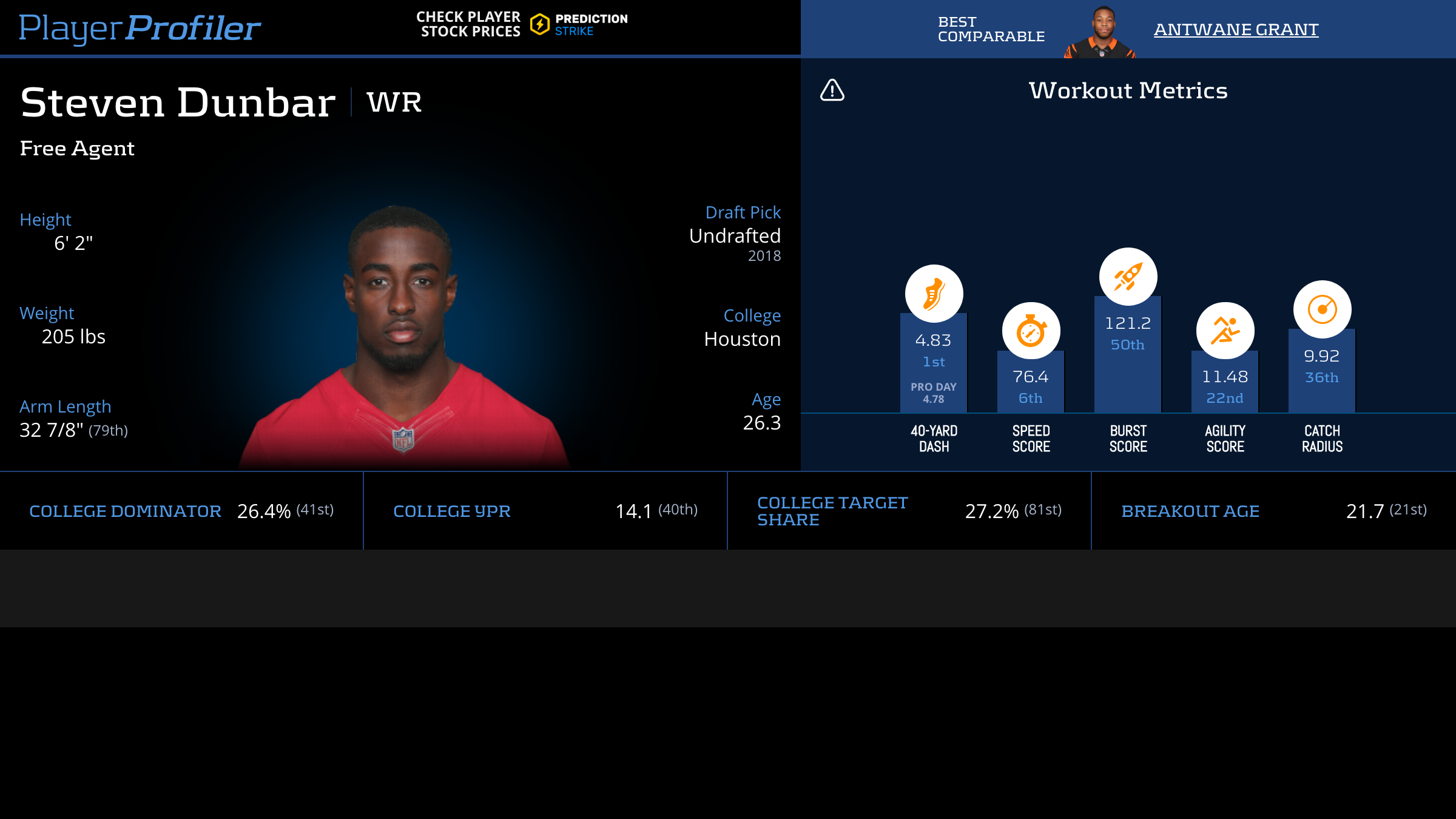Open the College YPR metric
The image size is (1456, 819).
point(452,511)
